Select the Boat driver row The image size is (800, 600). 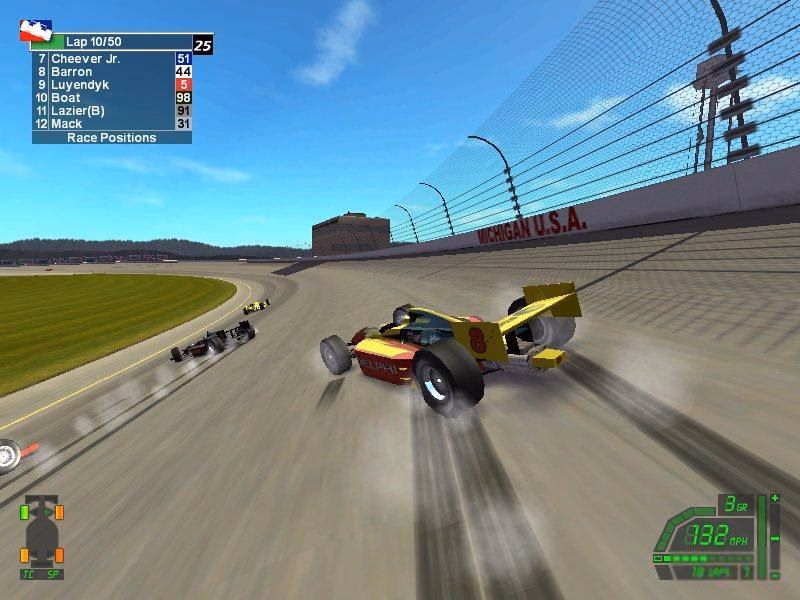point(110,98)
